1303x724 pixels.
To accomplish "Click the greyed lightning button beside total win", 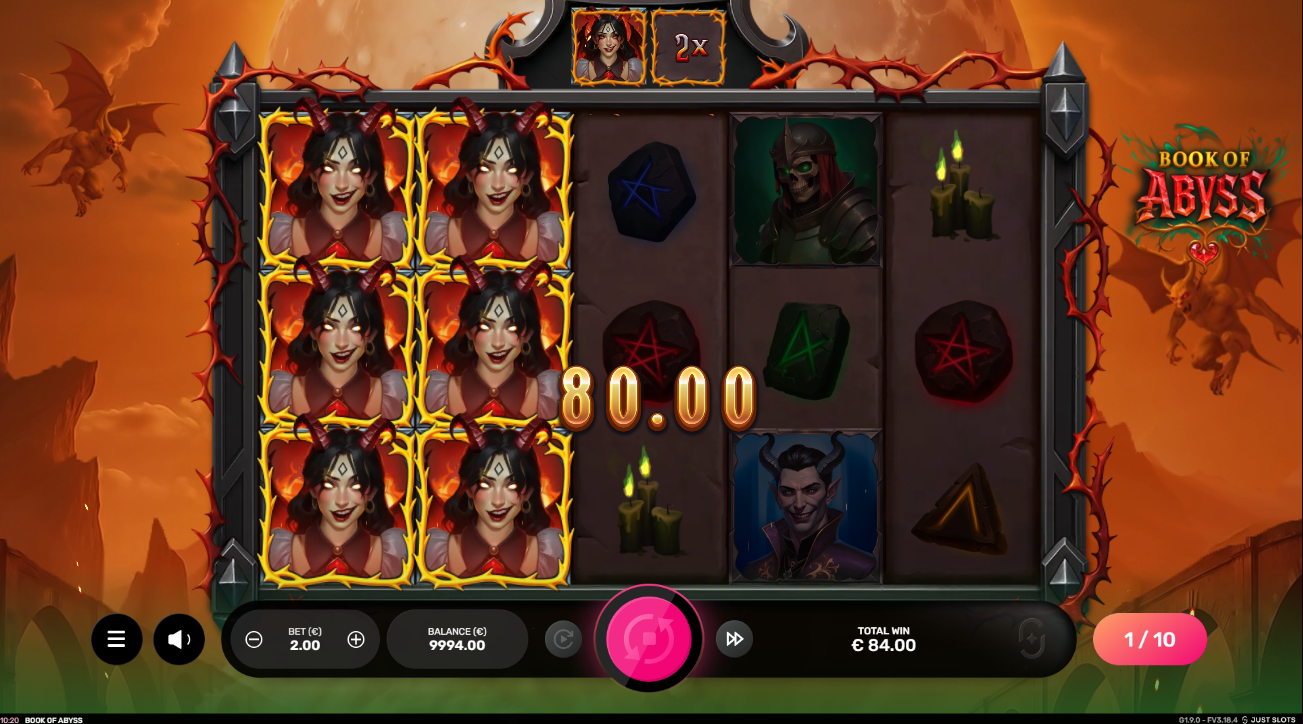I will pos(1031,639).
